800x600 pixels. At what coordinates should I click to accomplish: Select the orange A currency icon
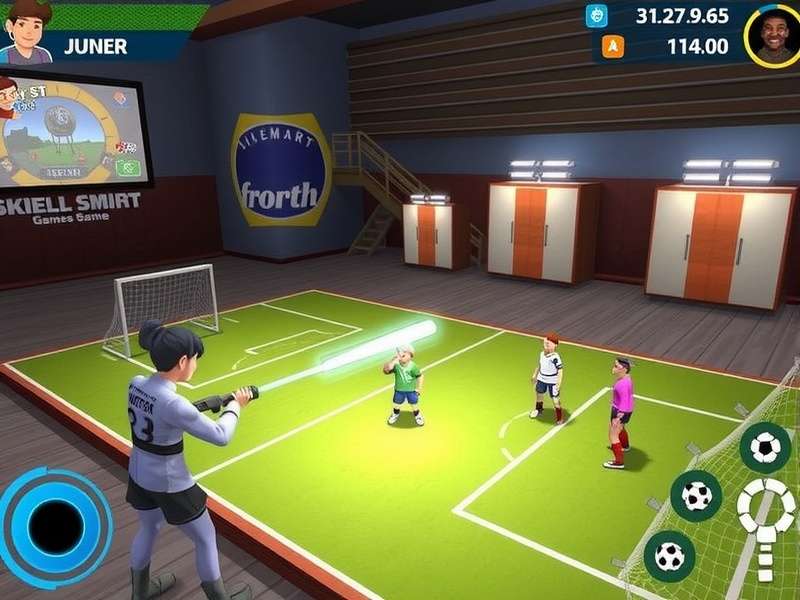[612, 46]
